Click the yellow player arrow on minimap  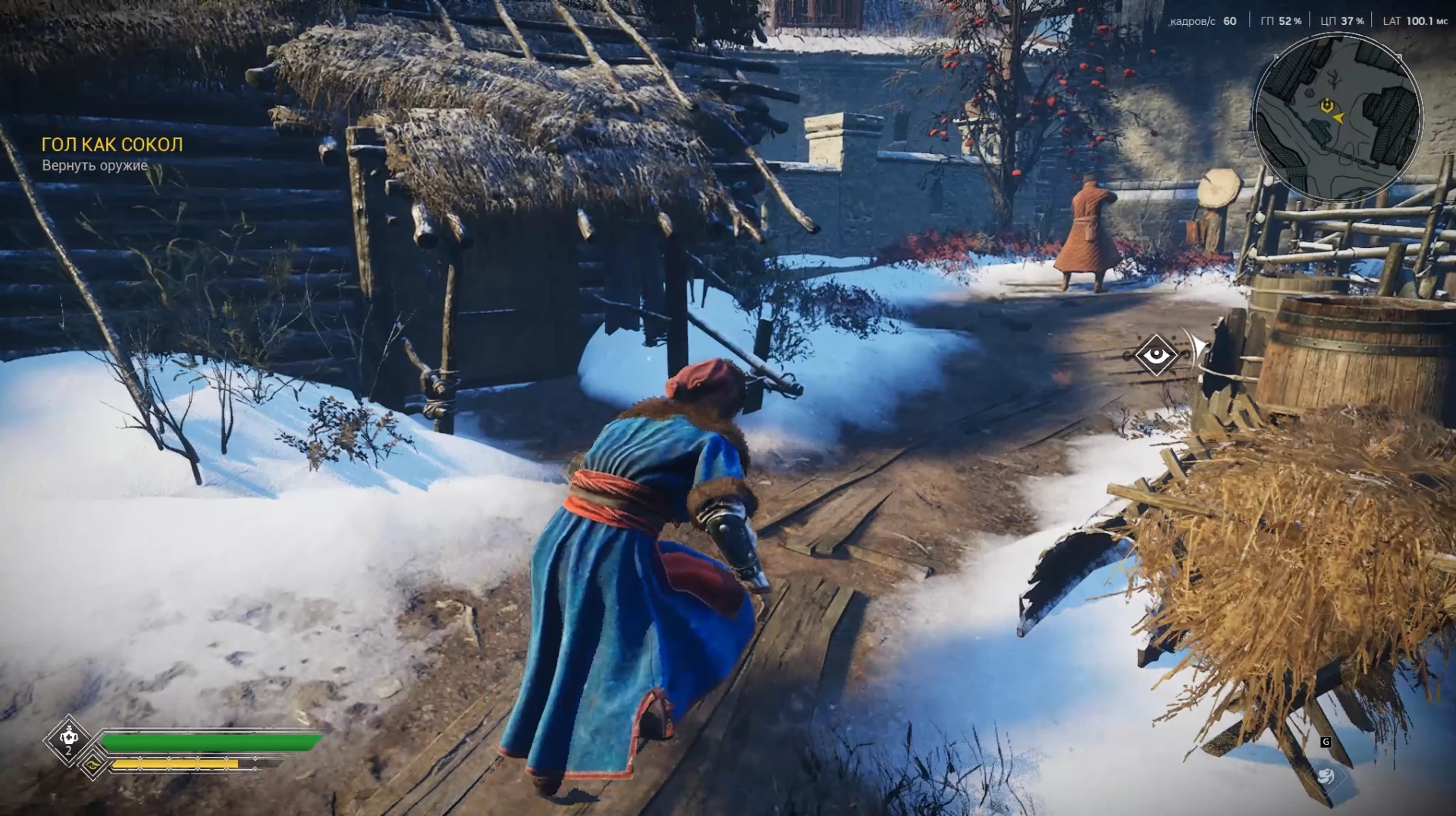tap(1338, 118)
